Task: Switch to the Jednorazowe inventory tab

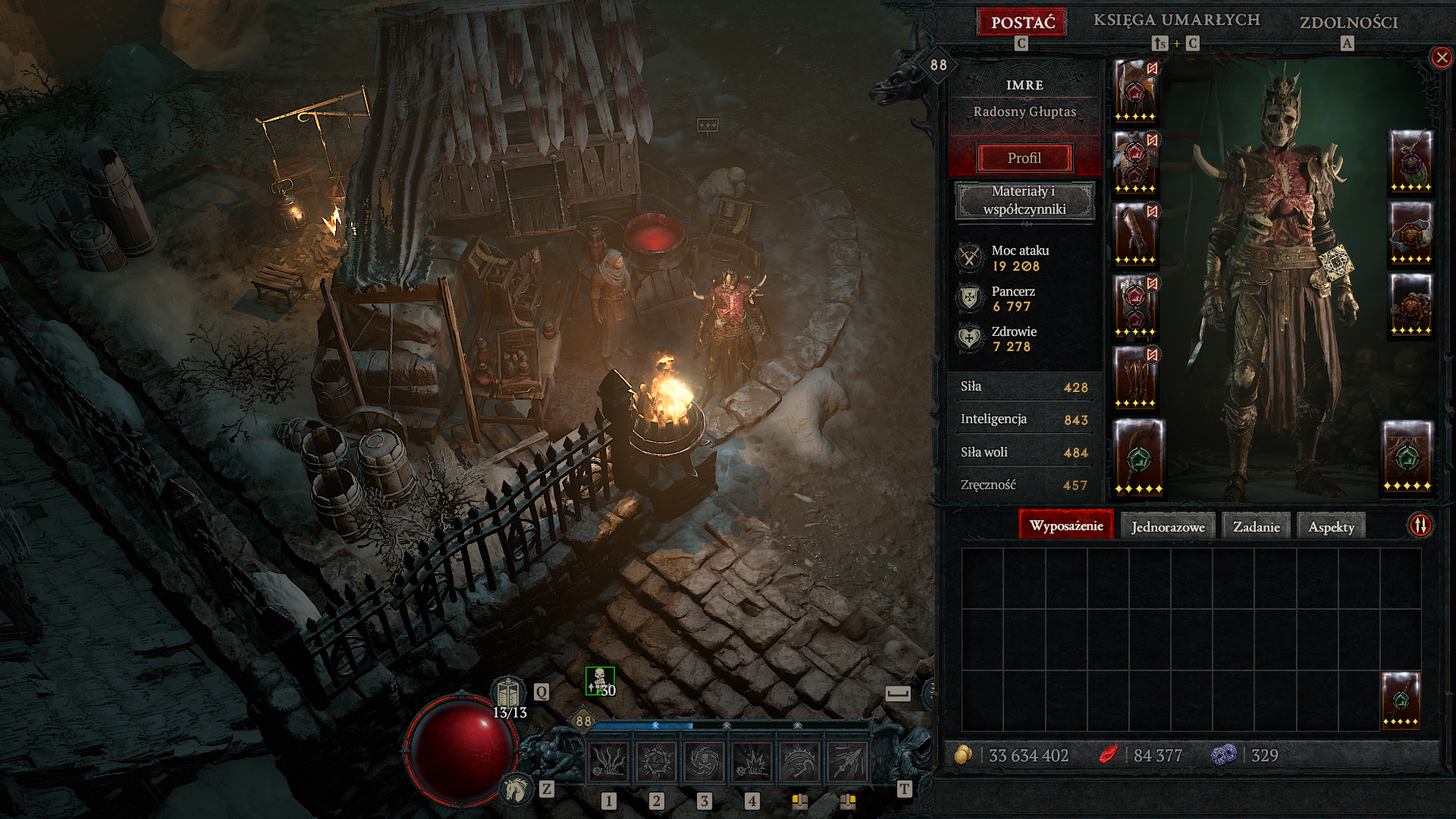Action: click(x=1168, y=526)
